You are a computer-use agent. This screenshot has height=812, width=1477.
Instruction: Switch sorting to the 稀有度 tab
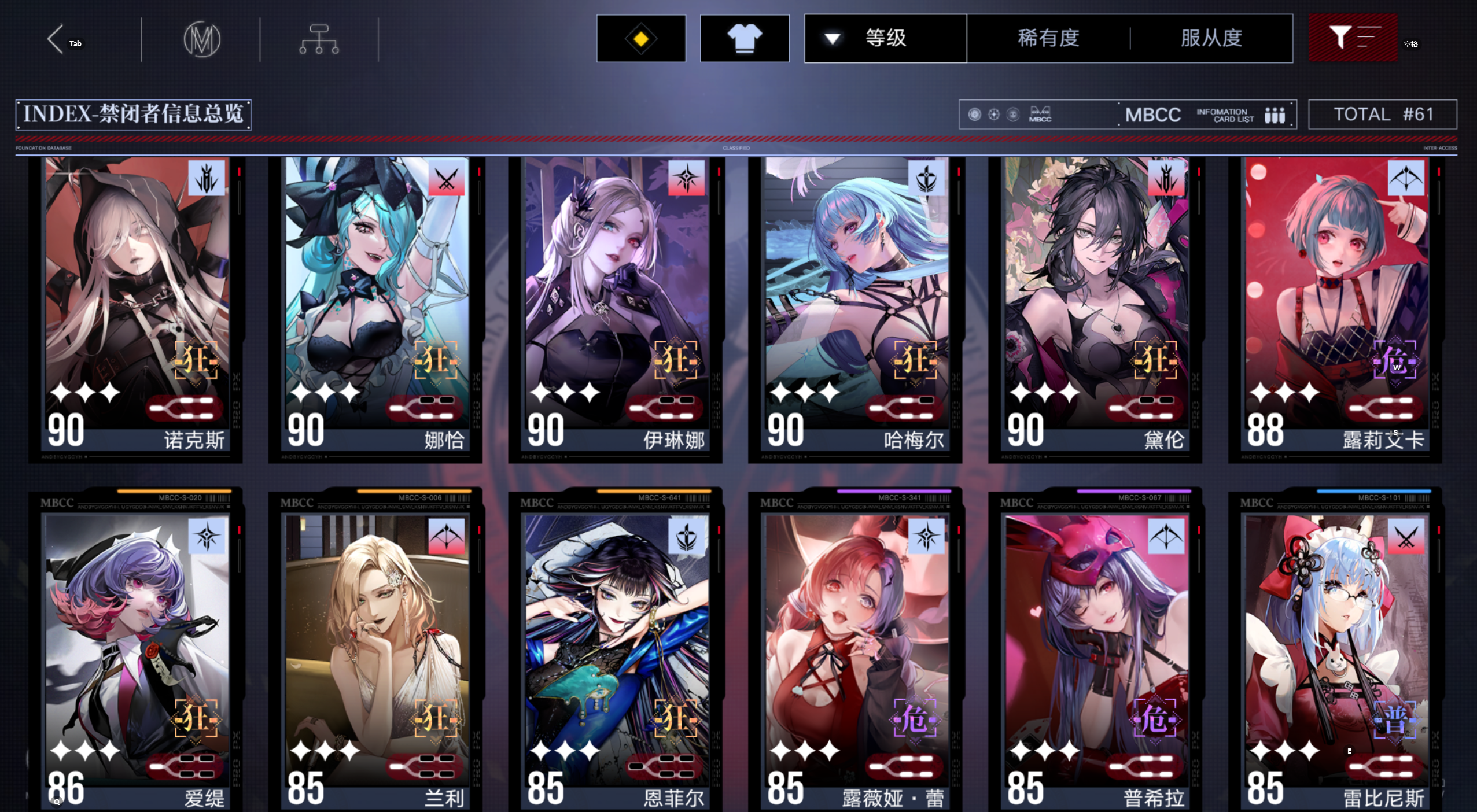pyautogui.click(x=1048, y=38)
